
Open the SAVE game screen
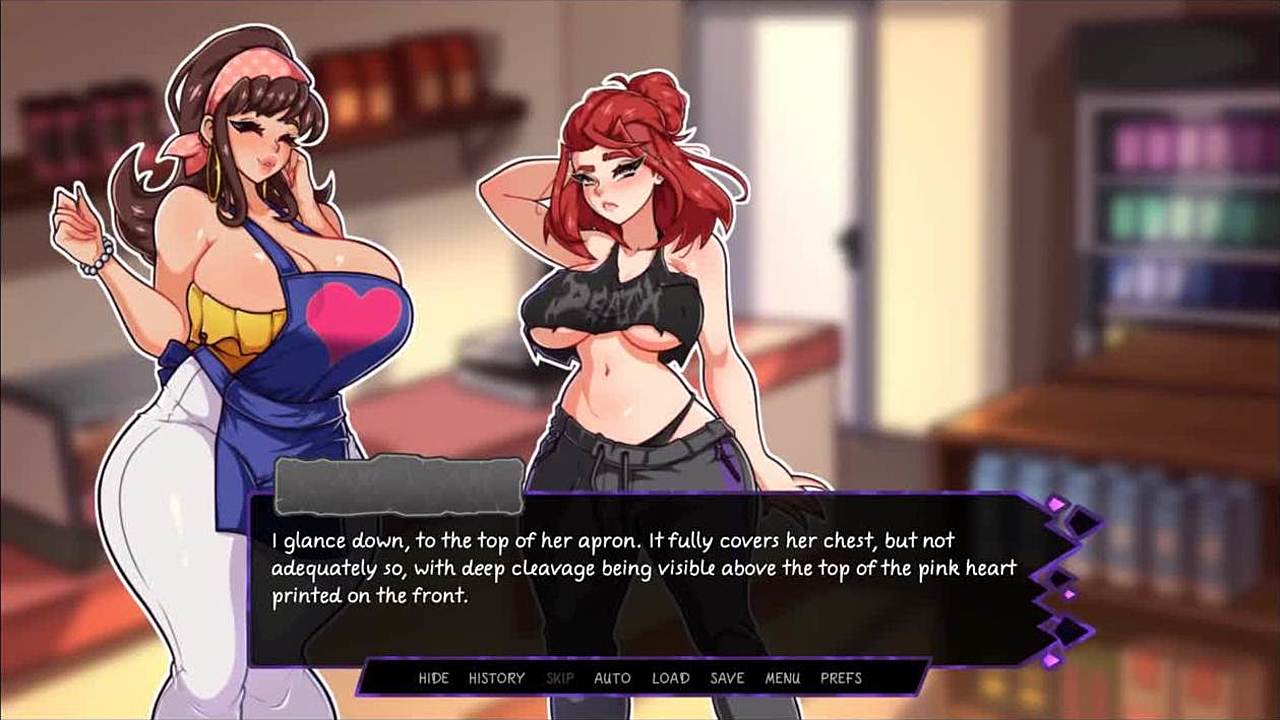727,678
